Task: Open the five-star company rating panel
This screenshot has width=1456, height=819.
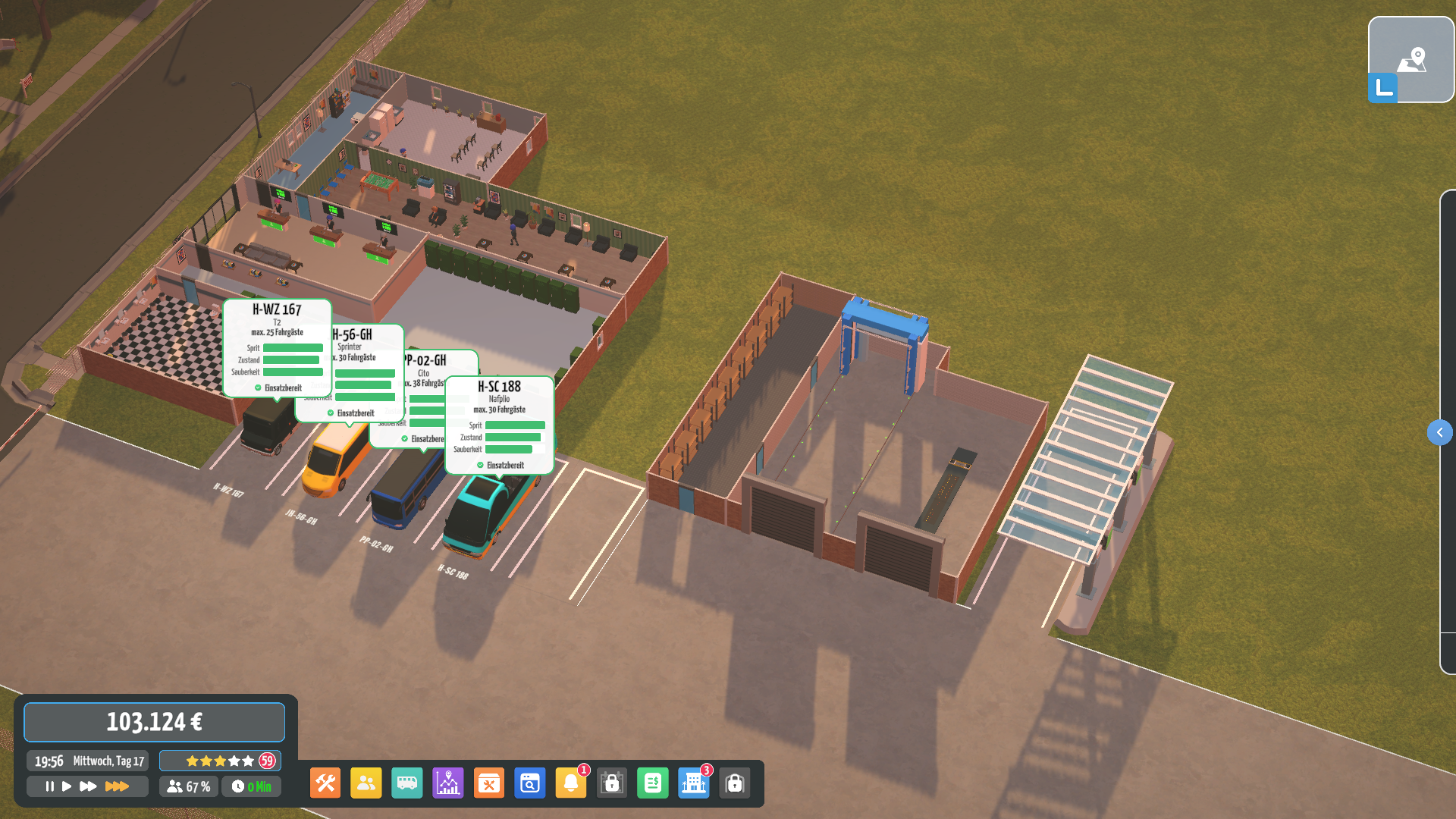Action: (220, 761)
